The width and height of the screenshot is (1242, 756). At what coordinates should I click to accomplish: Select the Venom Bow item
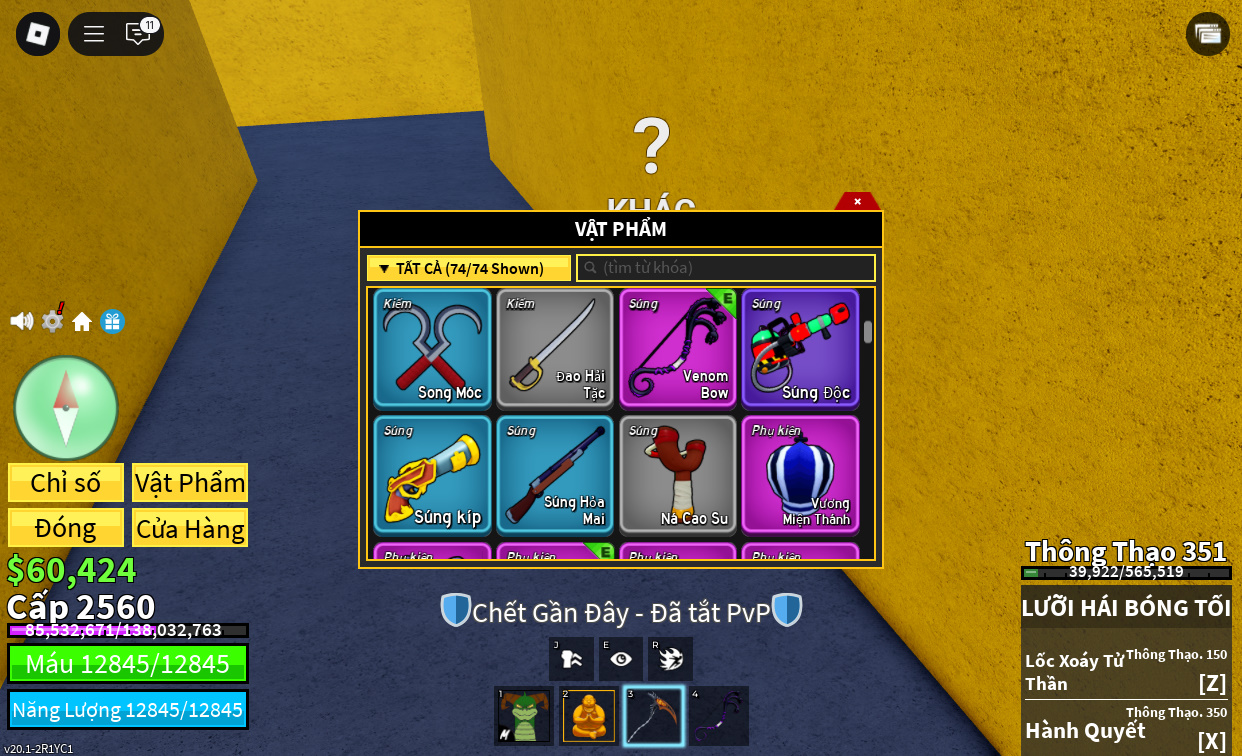[678, 348]
